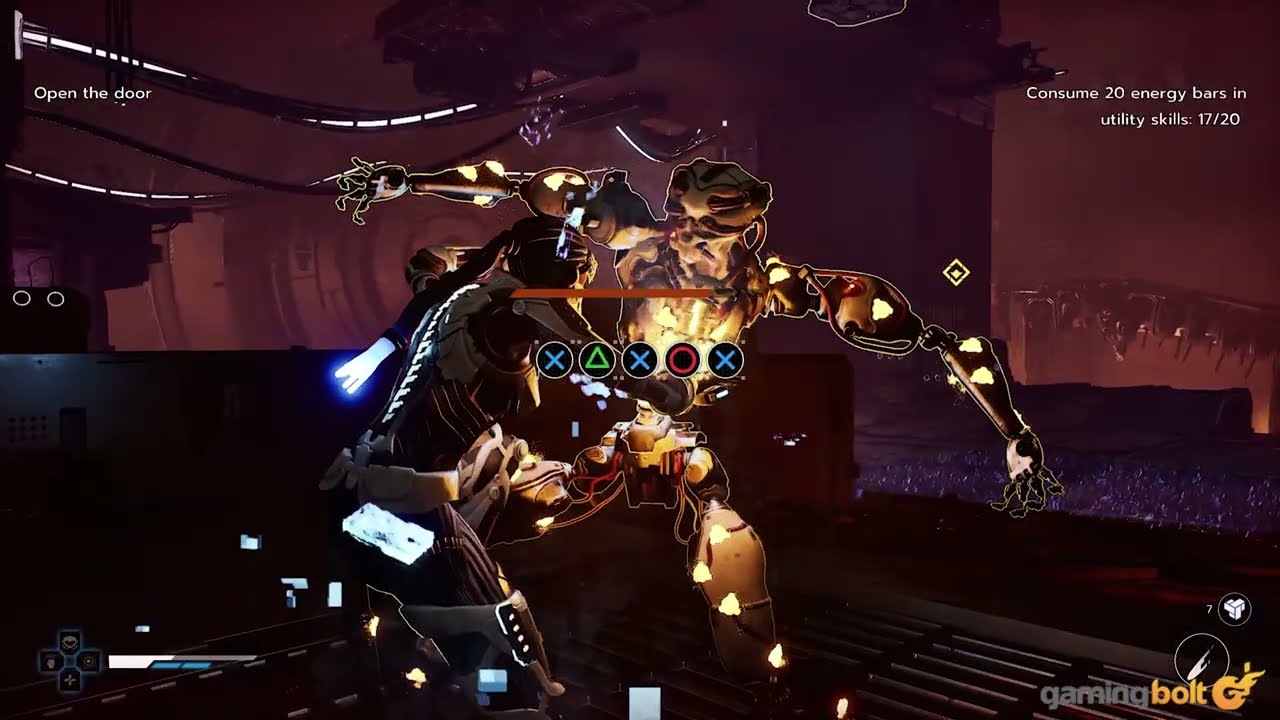Select the "Open the door" objective text

coord(93,93)
